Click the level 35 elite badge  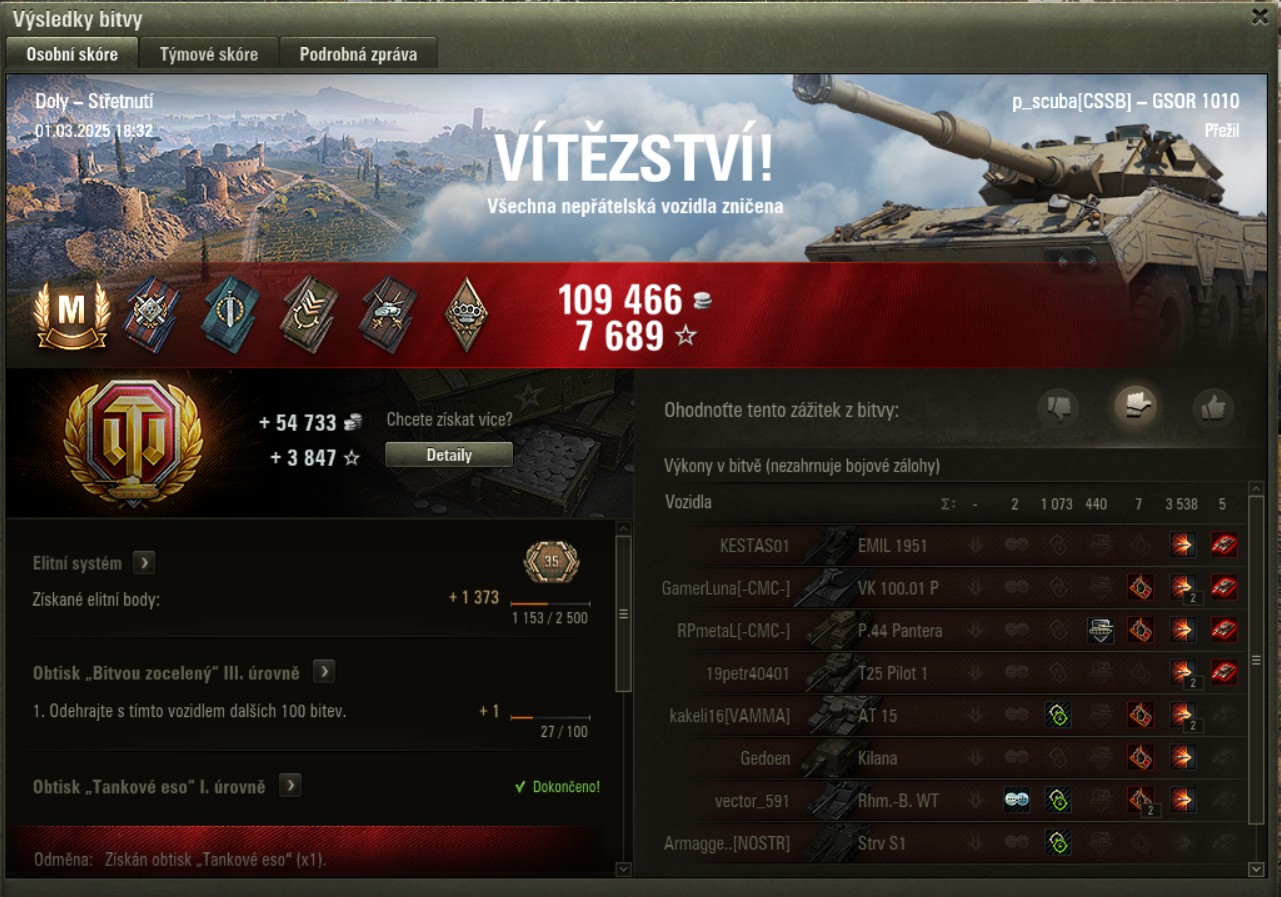tap(551, 562)
